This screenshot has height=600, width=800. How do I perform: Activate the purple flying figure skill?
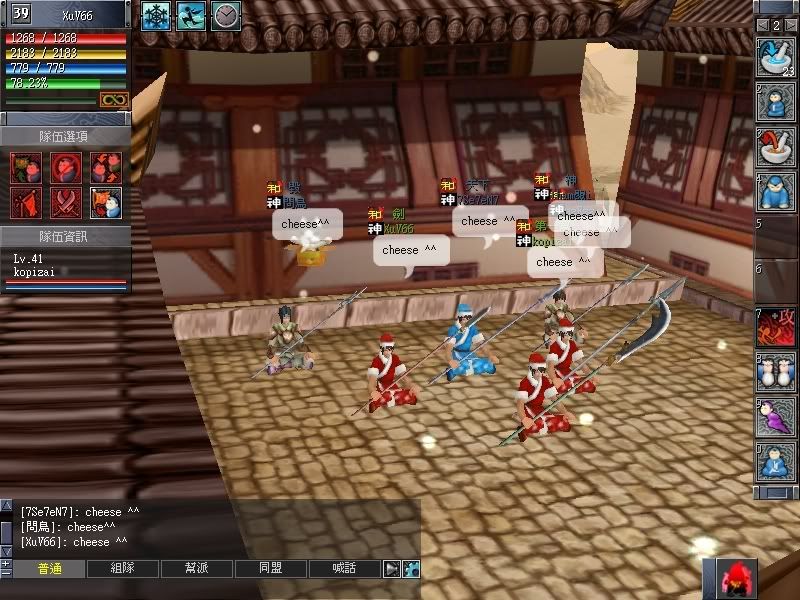tap(775, 417)
